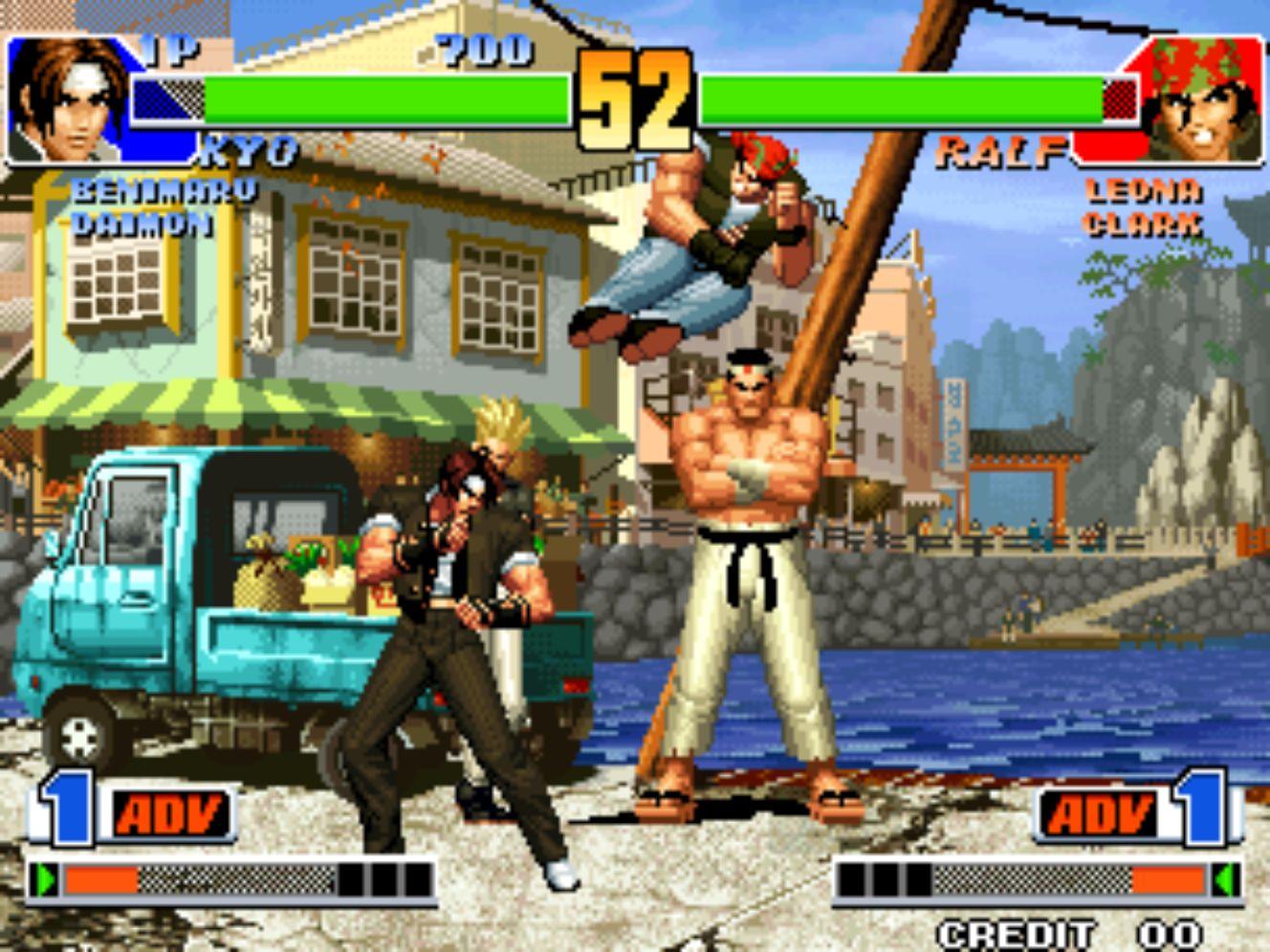Click the CLARK name text on the right
1270x952 pixels.
pos(1145,227)
